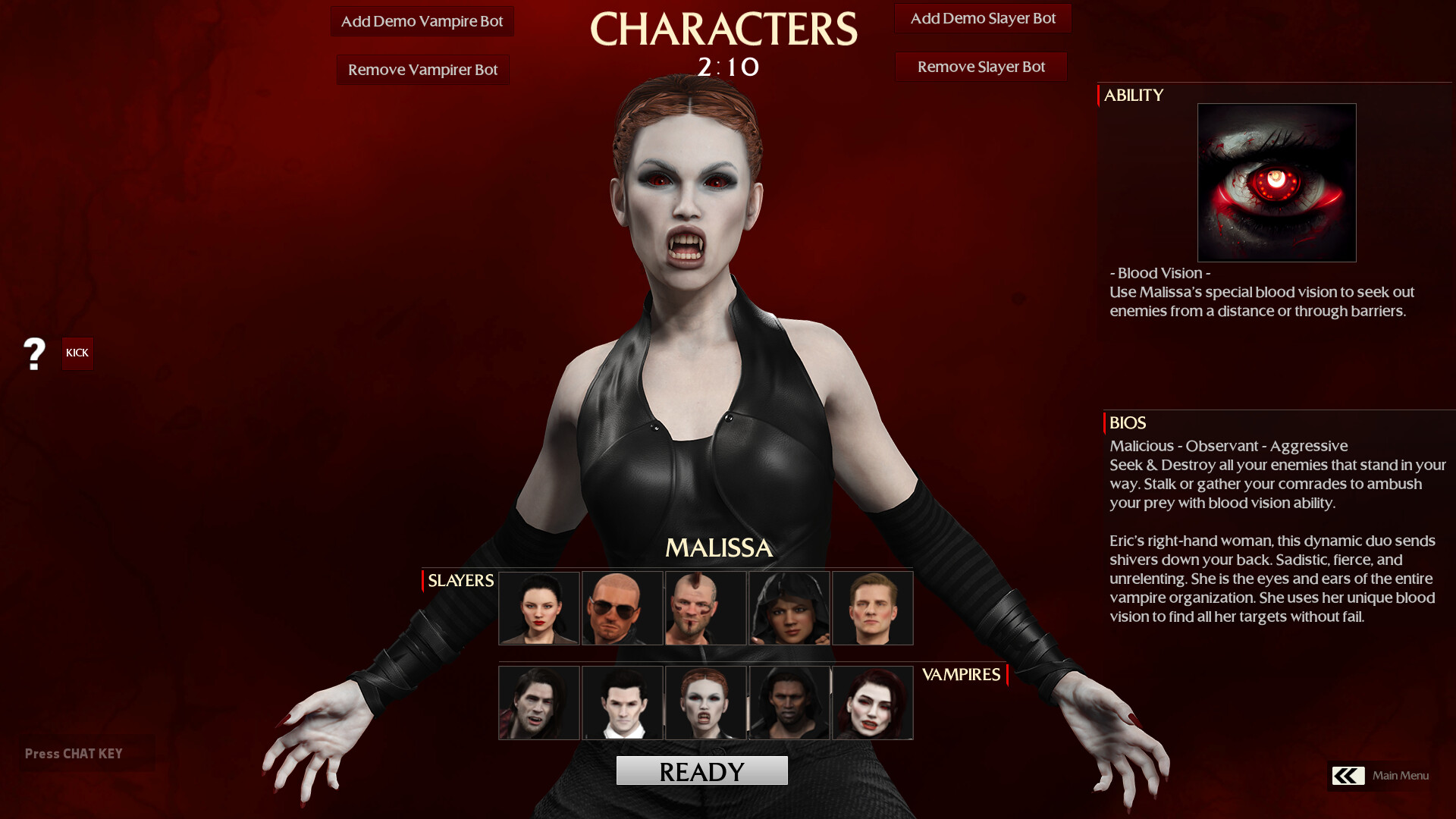Add Demo Vampire Bot
The width and height of the screenshot is (1456, 819).
pos(422,21)
